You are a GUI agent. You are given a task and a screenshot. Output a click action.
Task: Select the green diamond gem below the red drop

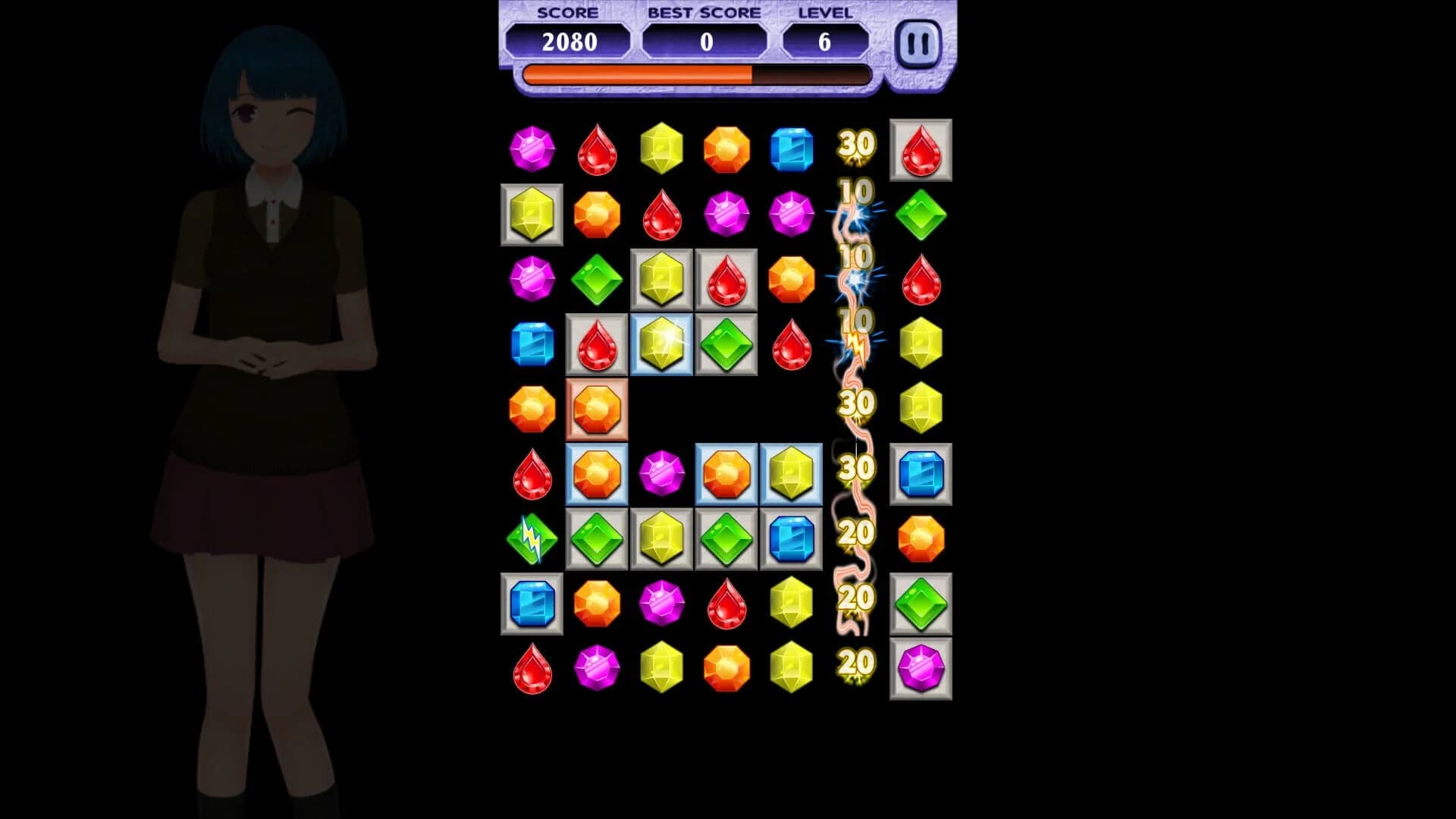921,215
